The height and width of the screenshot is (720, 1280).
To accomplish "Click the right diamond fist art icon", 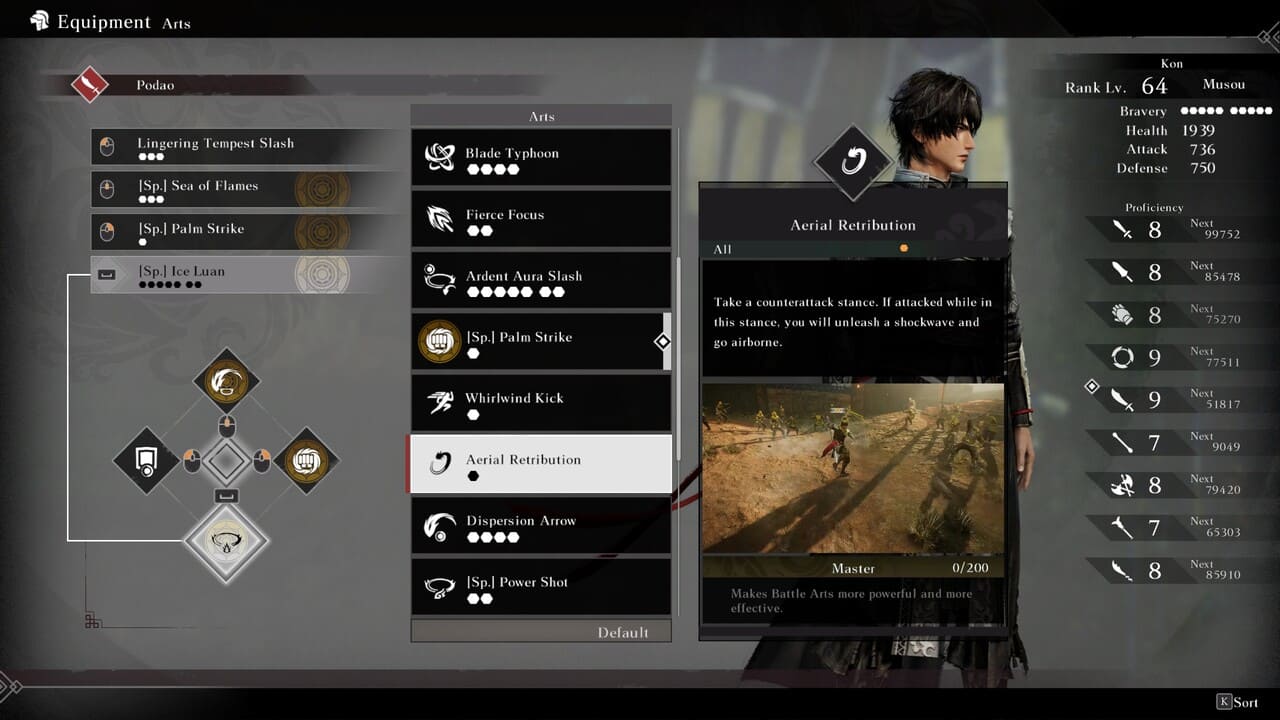I will click(306, 461).
